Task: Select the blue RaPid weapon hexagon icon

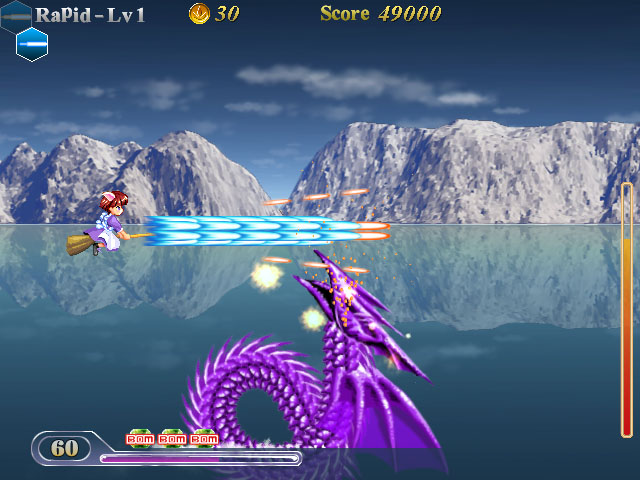Action: coord(32,44)
